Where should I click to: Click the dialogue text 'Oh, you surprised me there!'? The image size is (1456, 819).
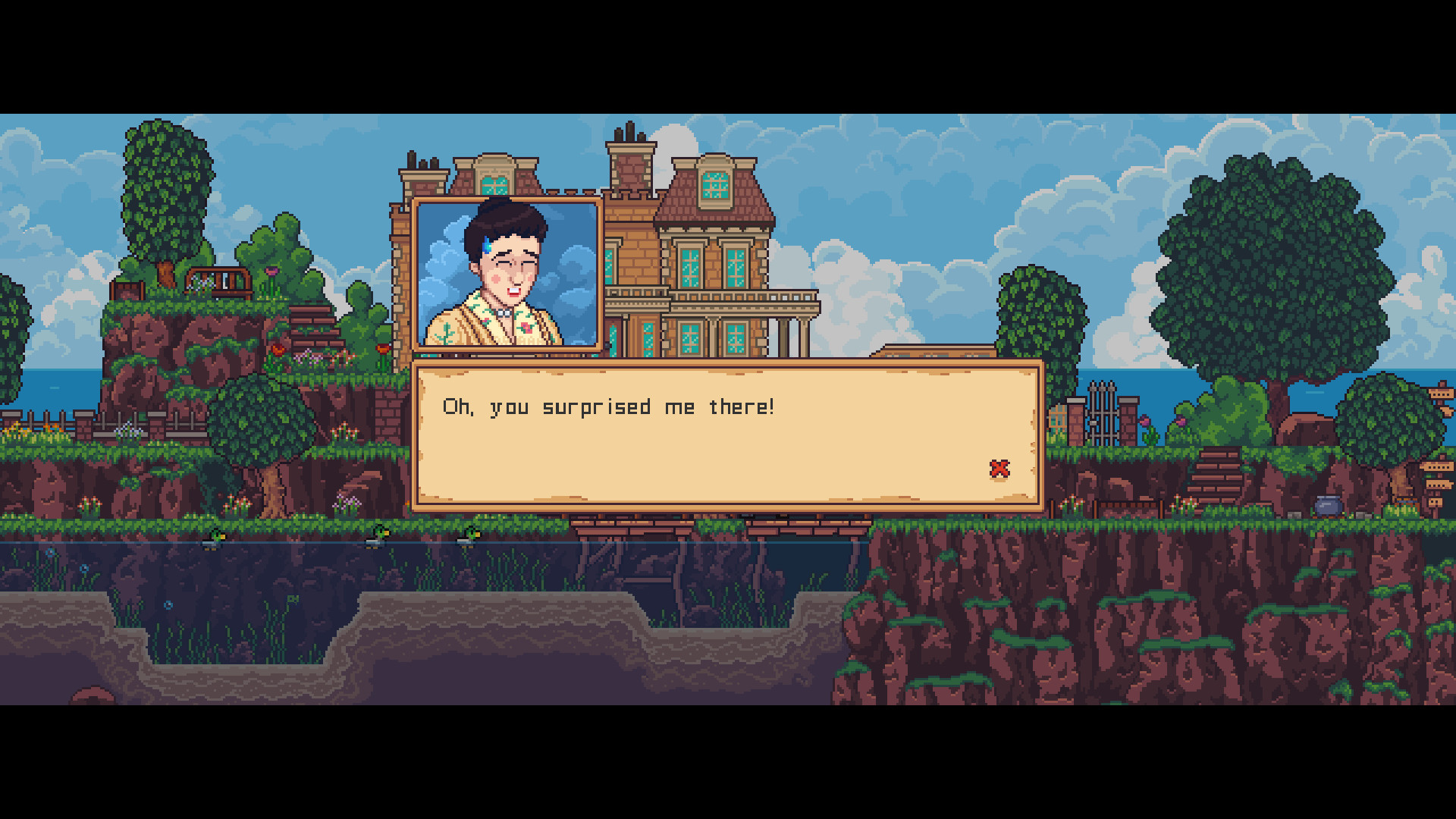(607, 406)
